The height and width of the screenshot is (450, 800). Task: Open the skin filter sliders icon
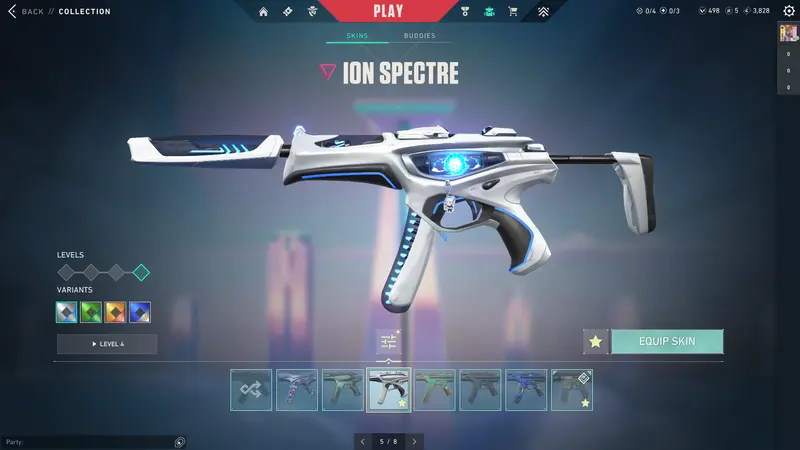point(388,342)
